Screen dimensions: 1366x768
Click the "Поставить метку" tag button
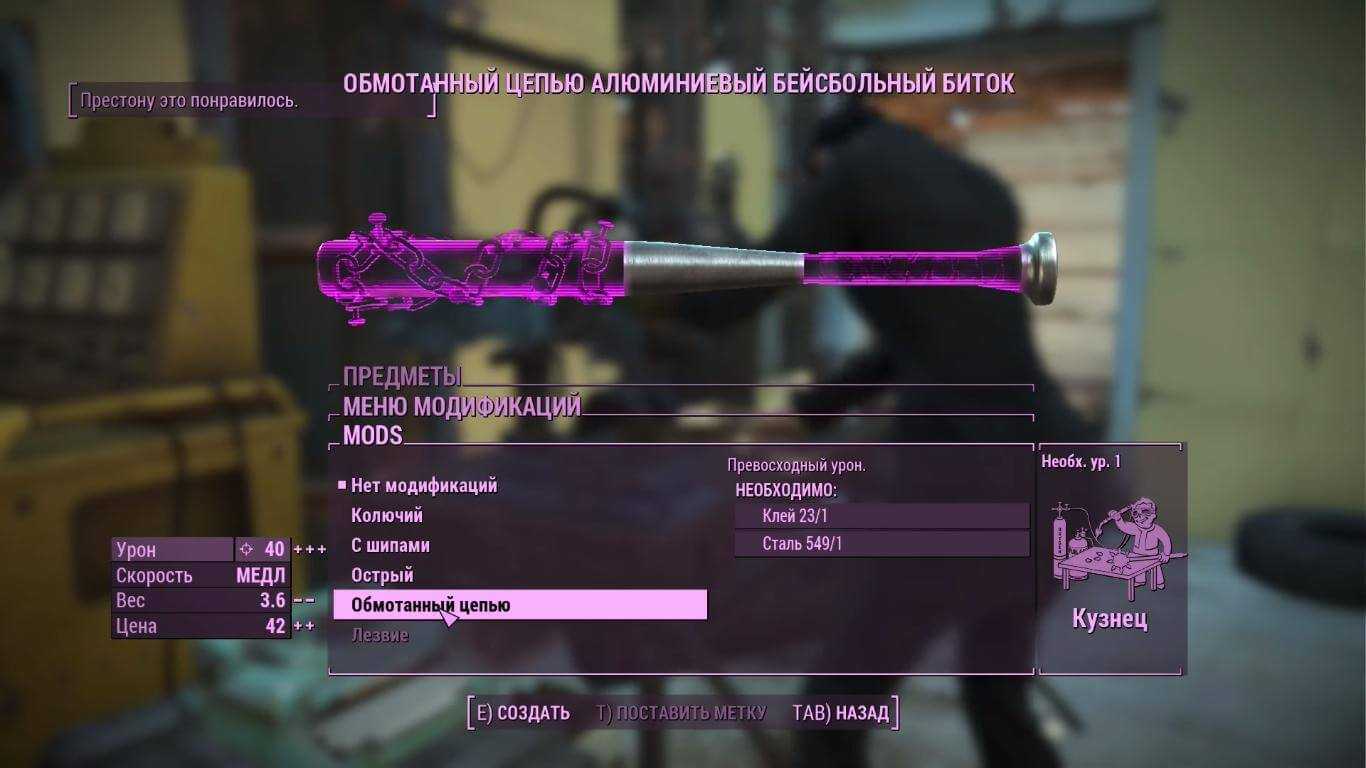(x=681, y=713)
